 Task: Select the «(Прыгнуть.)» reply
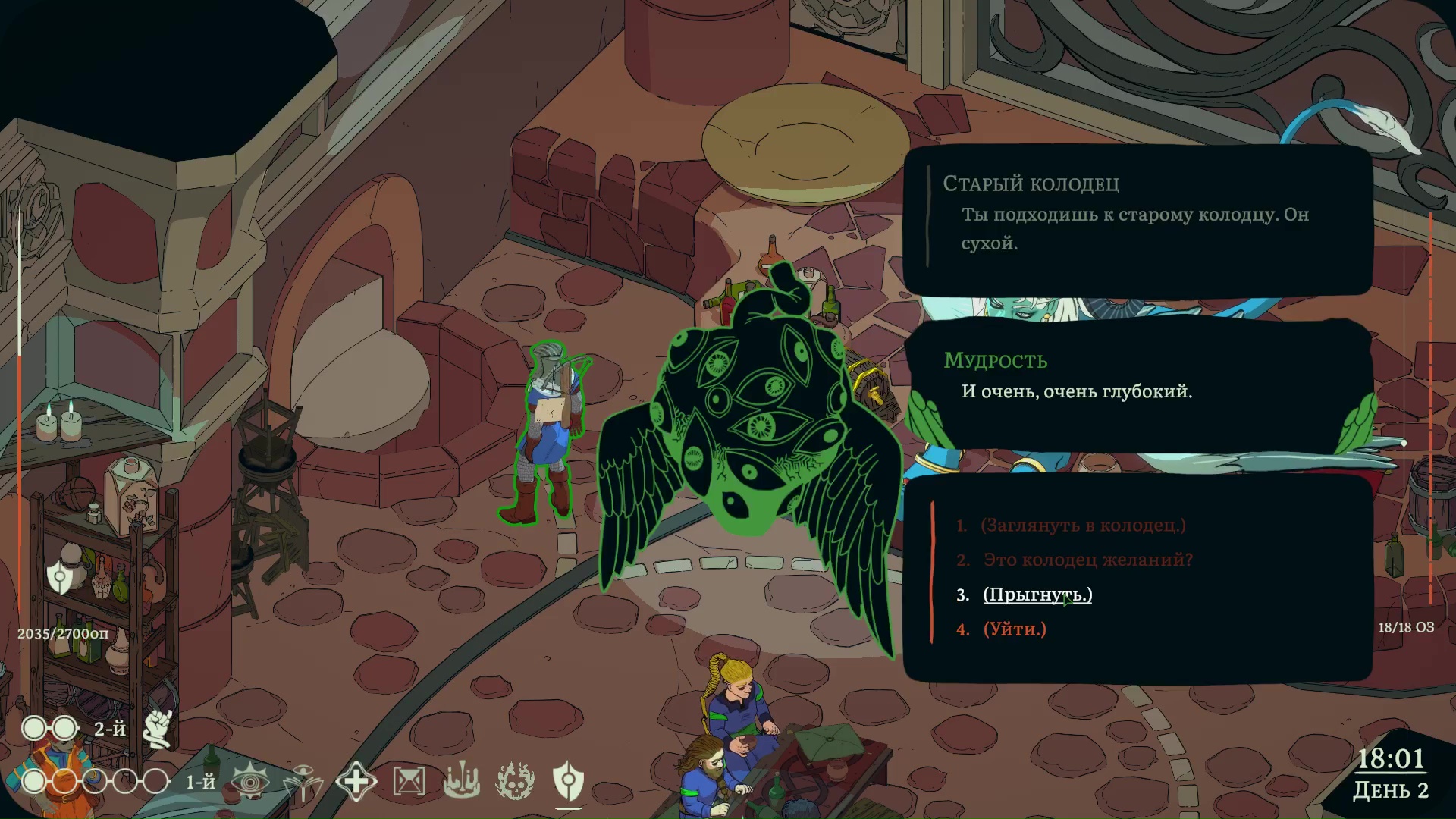pos(1037,595)
